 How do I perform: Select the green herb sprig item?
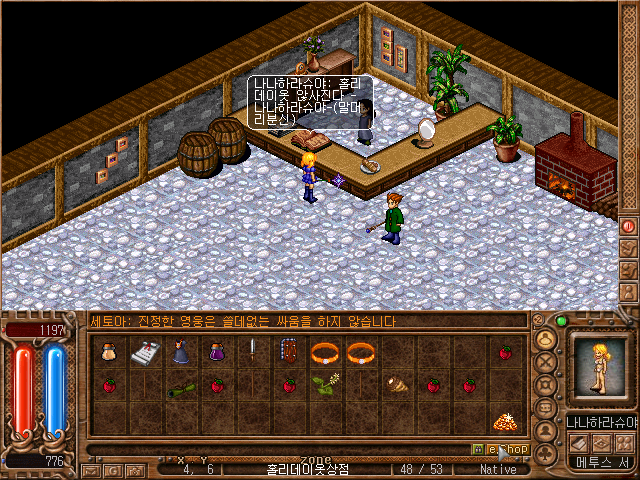(x=324, y=386)
